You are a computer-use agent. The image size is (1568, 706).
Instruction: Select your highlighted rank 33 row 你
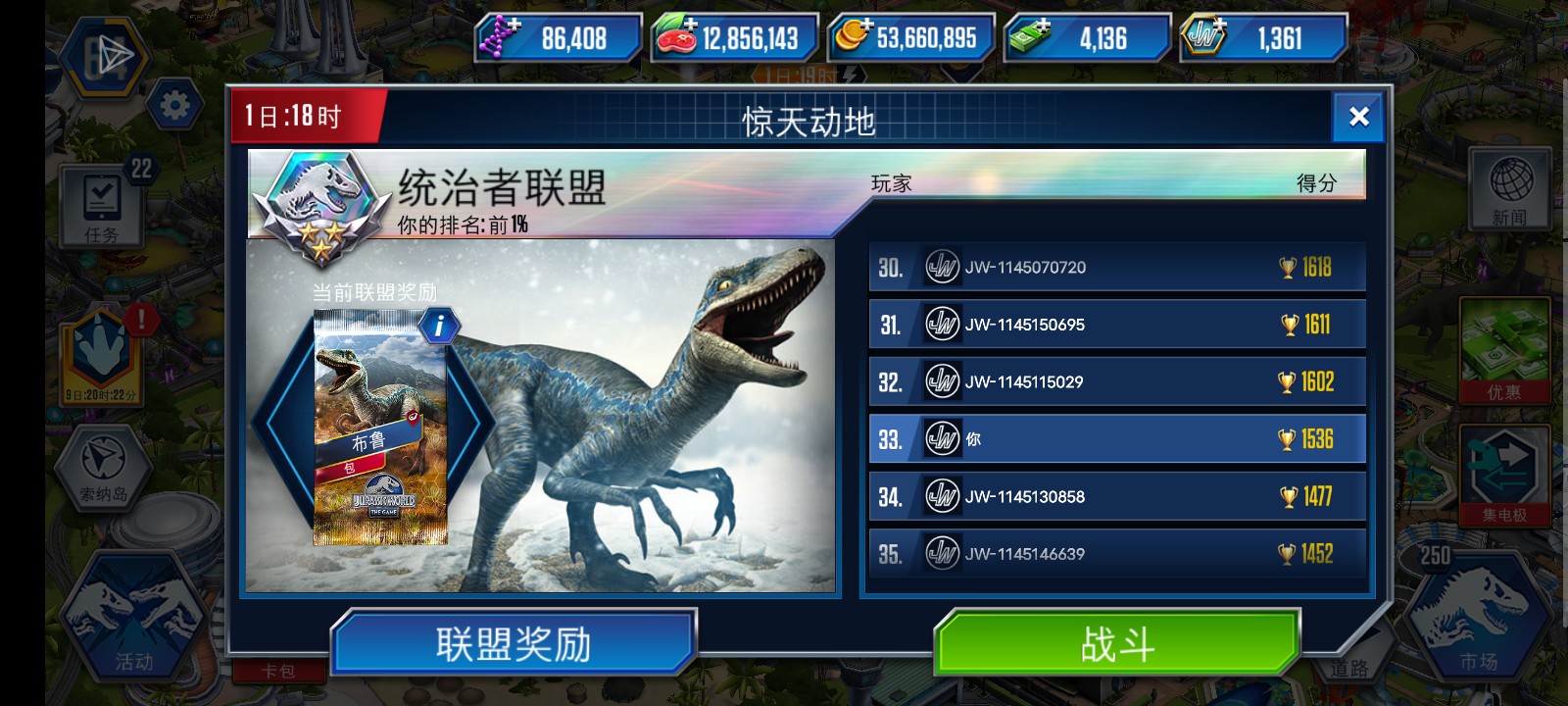point(1117,438)
